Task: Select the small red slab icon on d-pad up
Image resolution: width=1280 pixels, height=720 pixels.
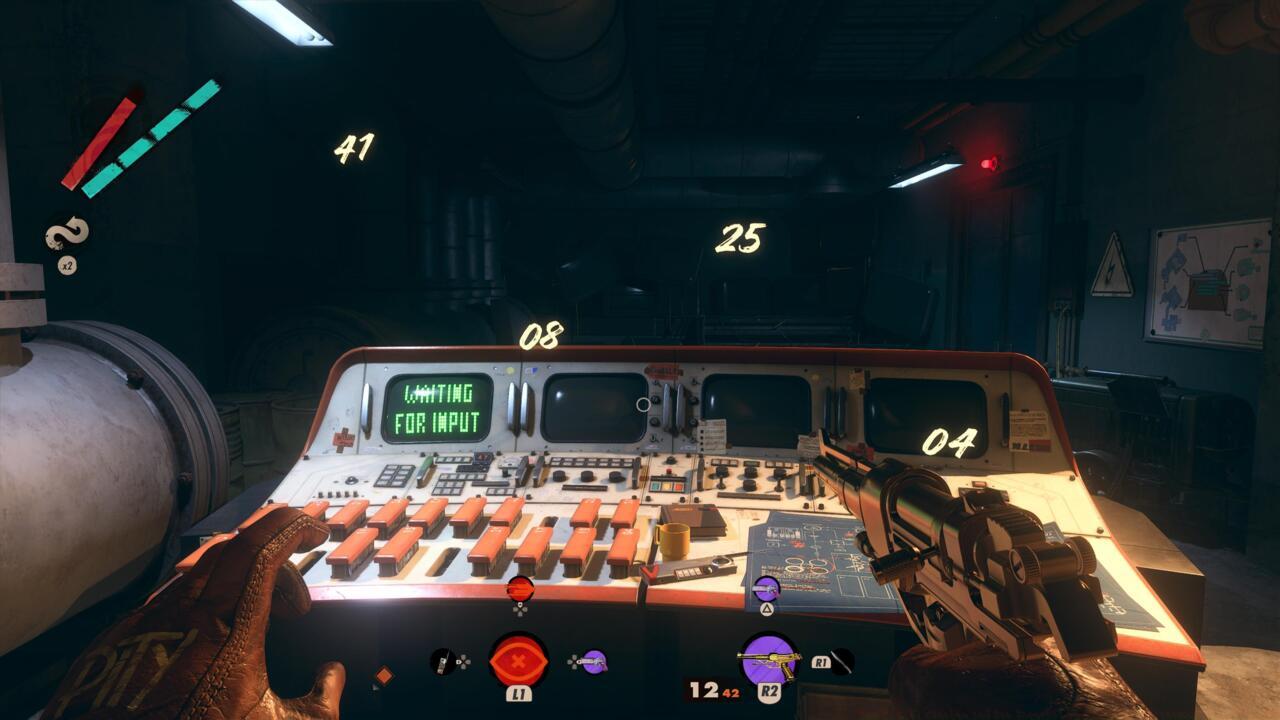Action: coord(519,587)
